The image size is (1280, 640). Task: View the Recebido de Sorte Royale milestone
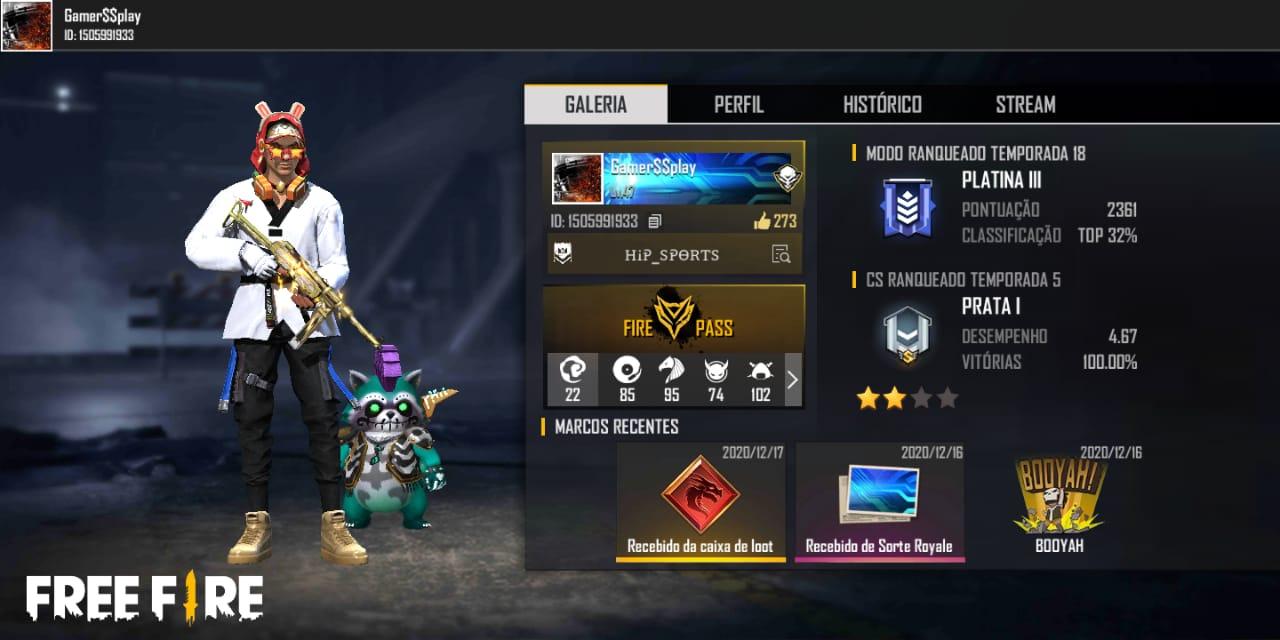[879, 501]
